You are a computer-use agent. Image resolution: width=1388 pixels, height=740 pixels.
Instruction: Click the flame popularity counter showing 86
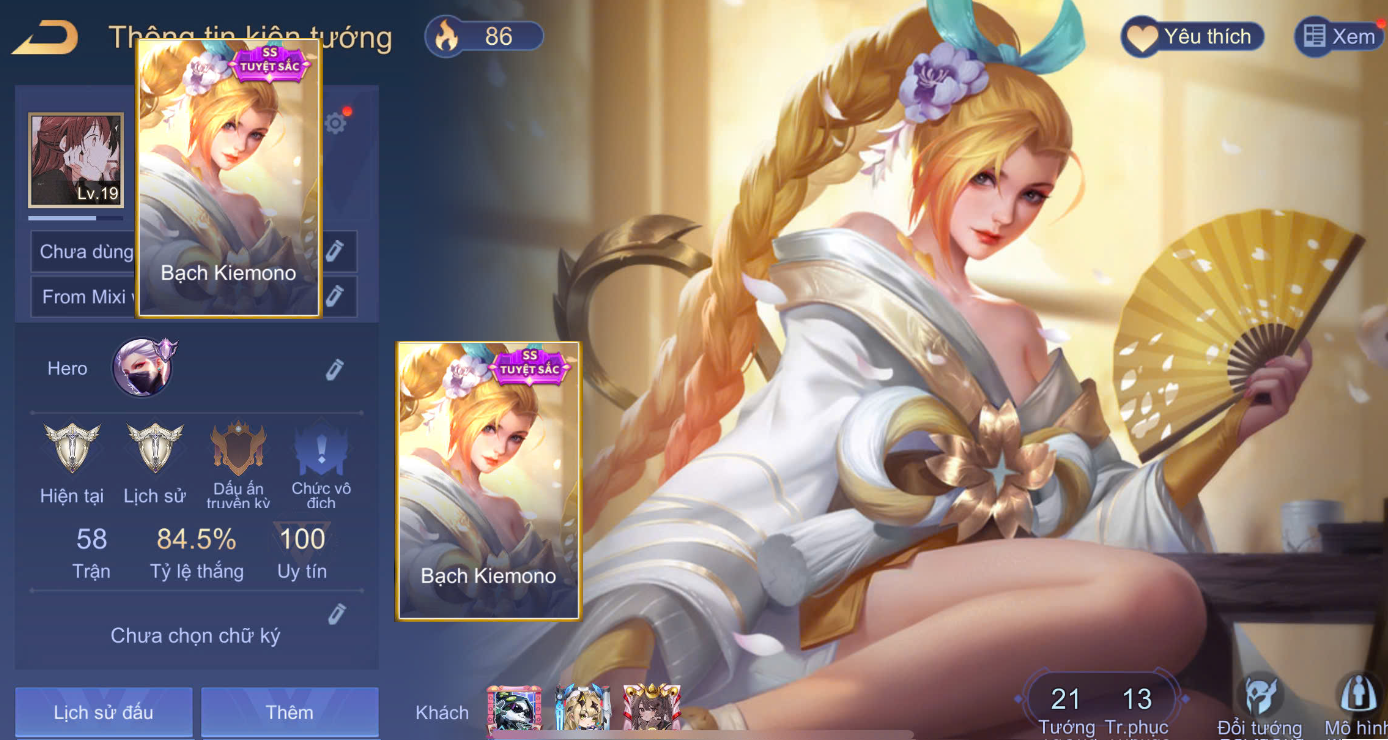pos(485,37)
